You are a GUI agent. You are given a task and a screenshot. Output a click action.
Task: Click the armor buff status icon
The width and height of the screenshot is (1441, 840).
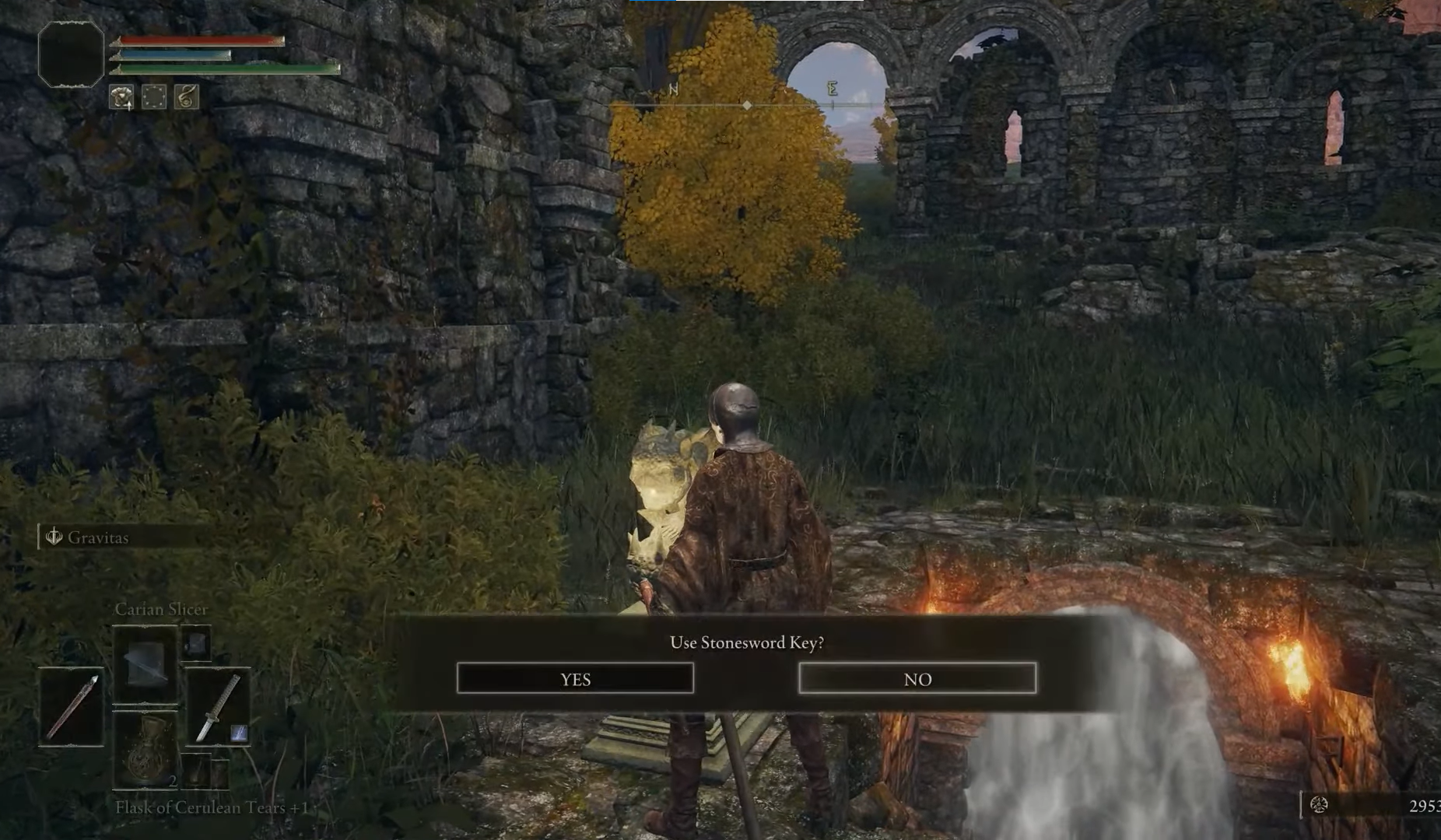tap(121, 97)
